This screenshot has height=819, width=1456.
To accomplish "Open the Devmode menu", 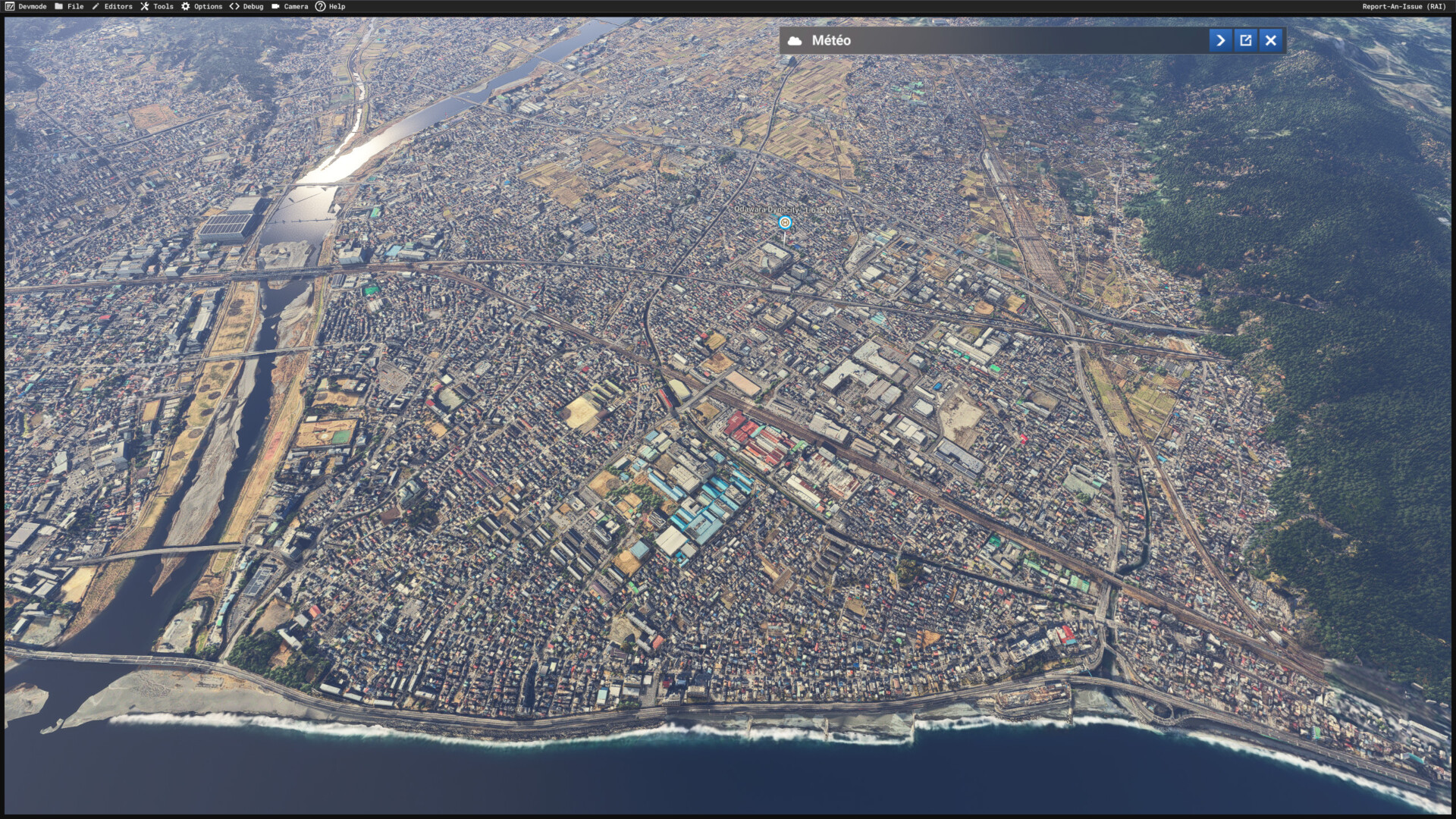I will click(x=26, y=6).
